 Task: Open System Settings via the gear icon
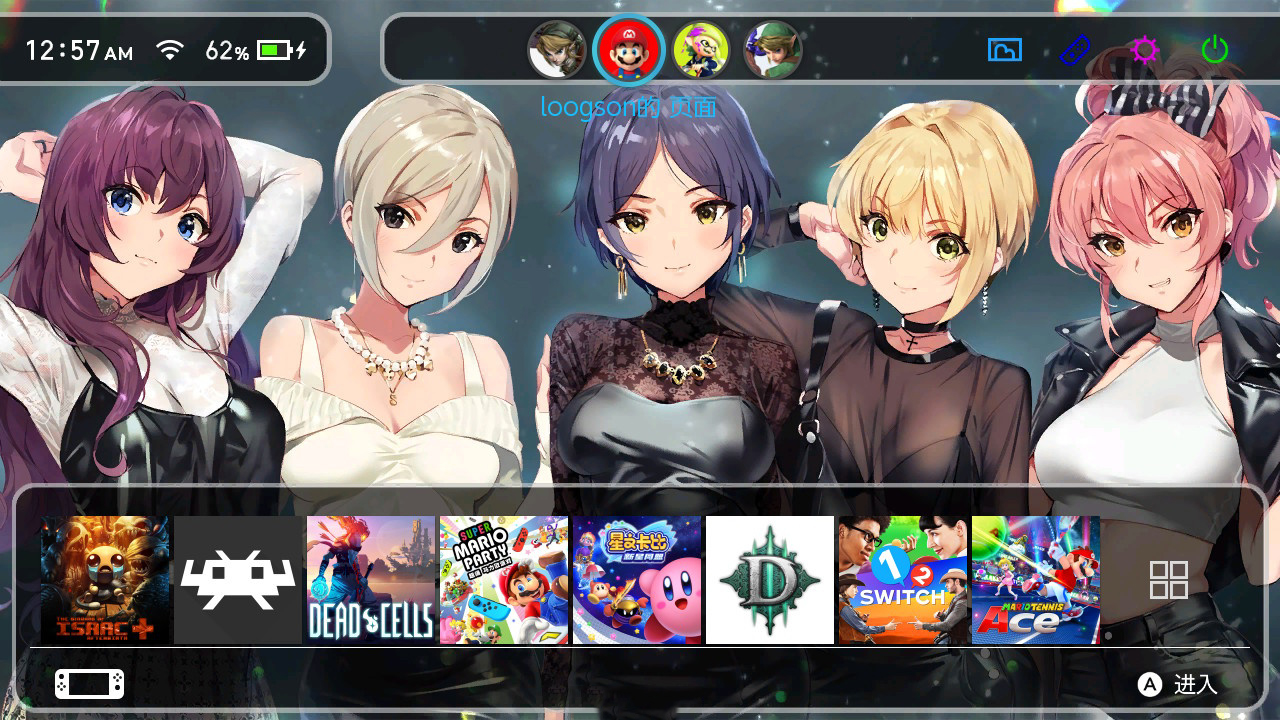[x=1144, y=49]
